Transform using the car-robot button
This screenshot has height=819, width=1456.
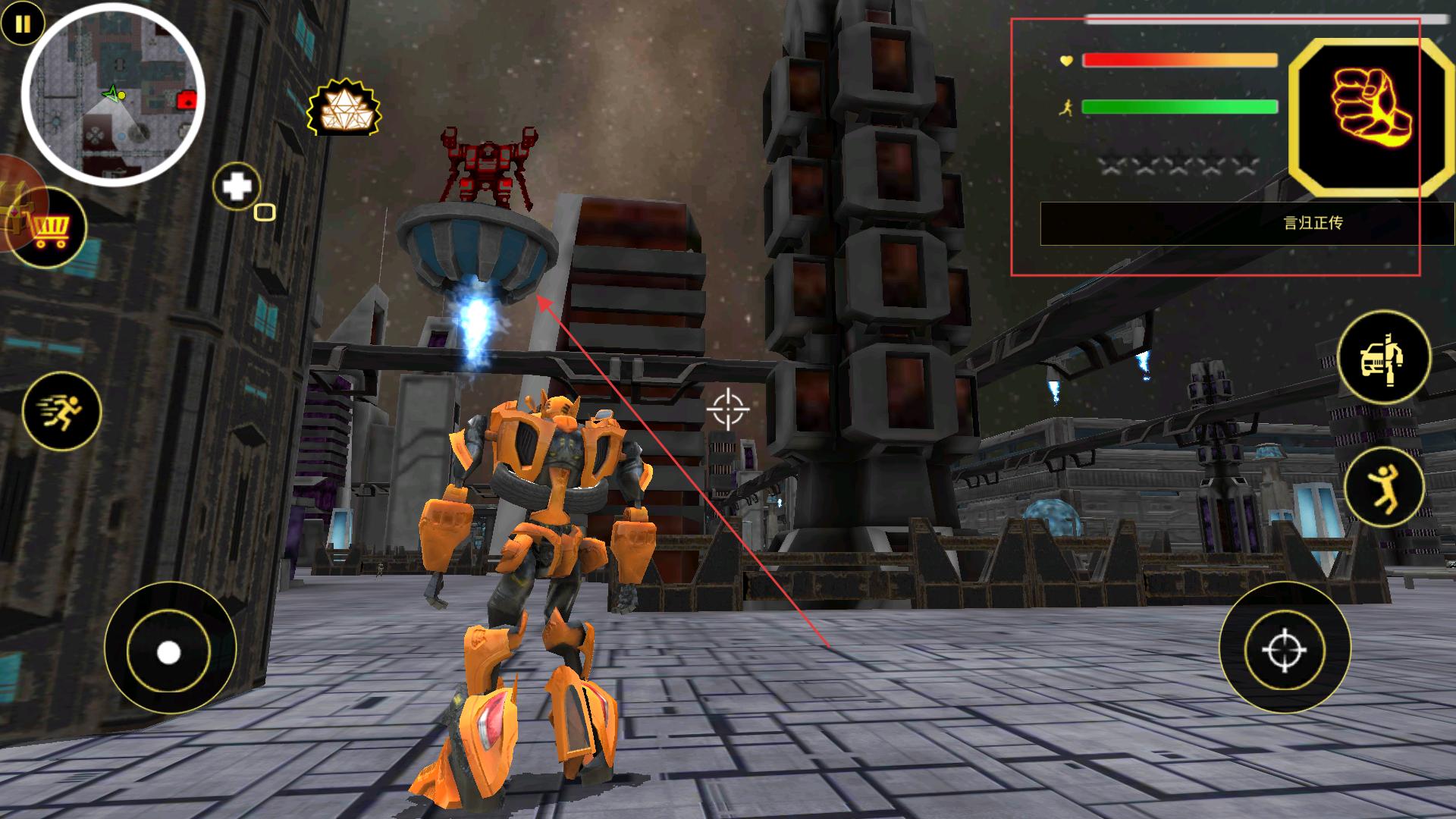coord(1383,357)
